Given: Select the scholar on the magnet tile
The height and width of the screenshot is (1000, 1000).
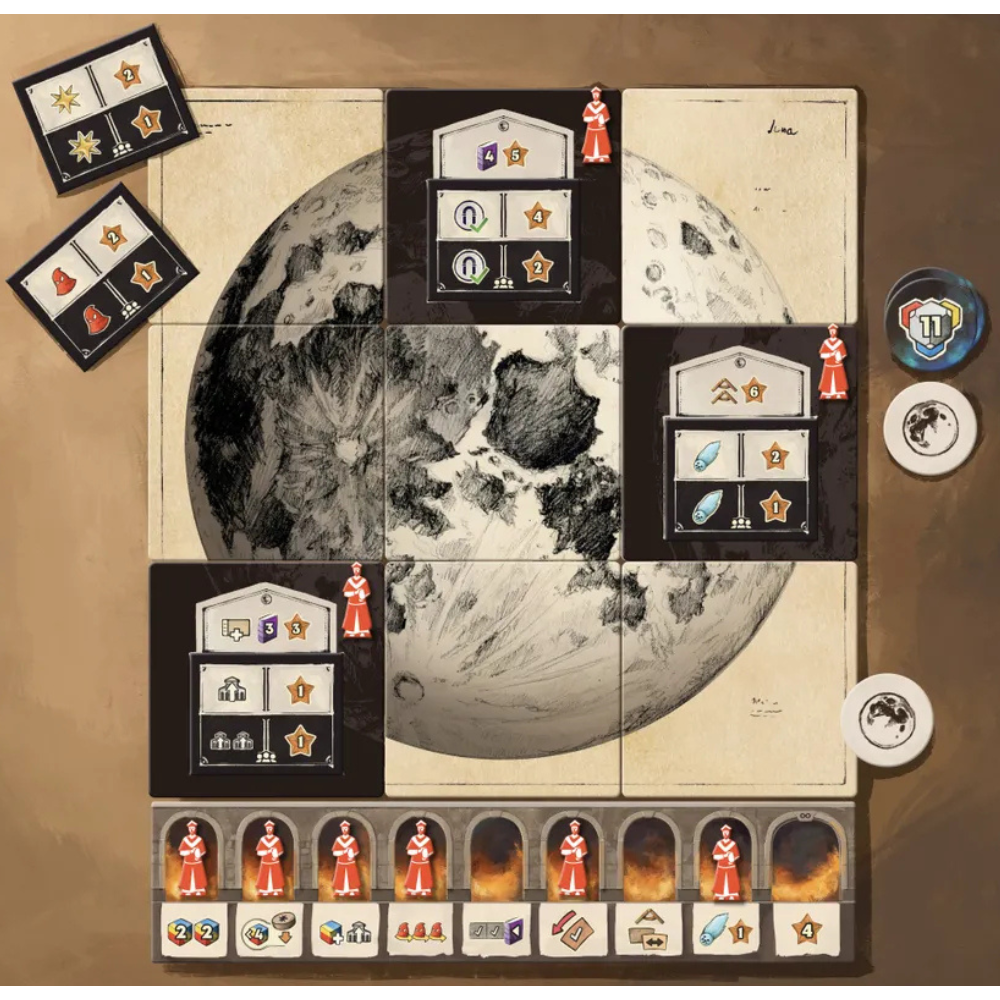Looking at the screenshot, I should (596, 127).
